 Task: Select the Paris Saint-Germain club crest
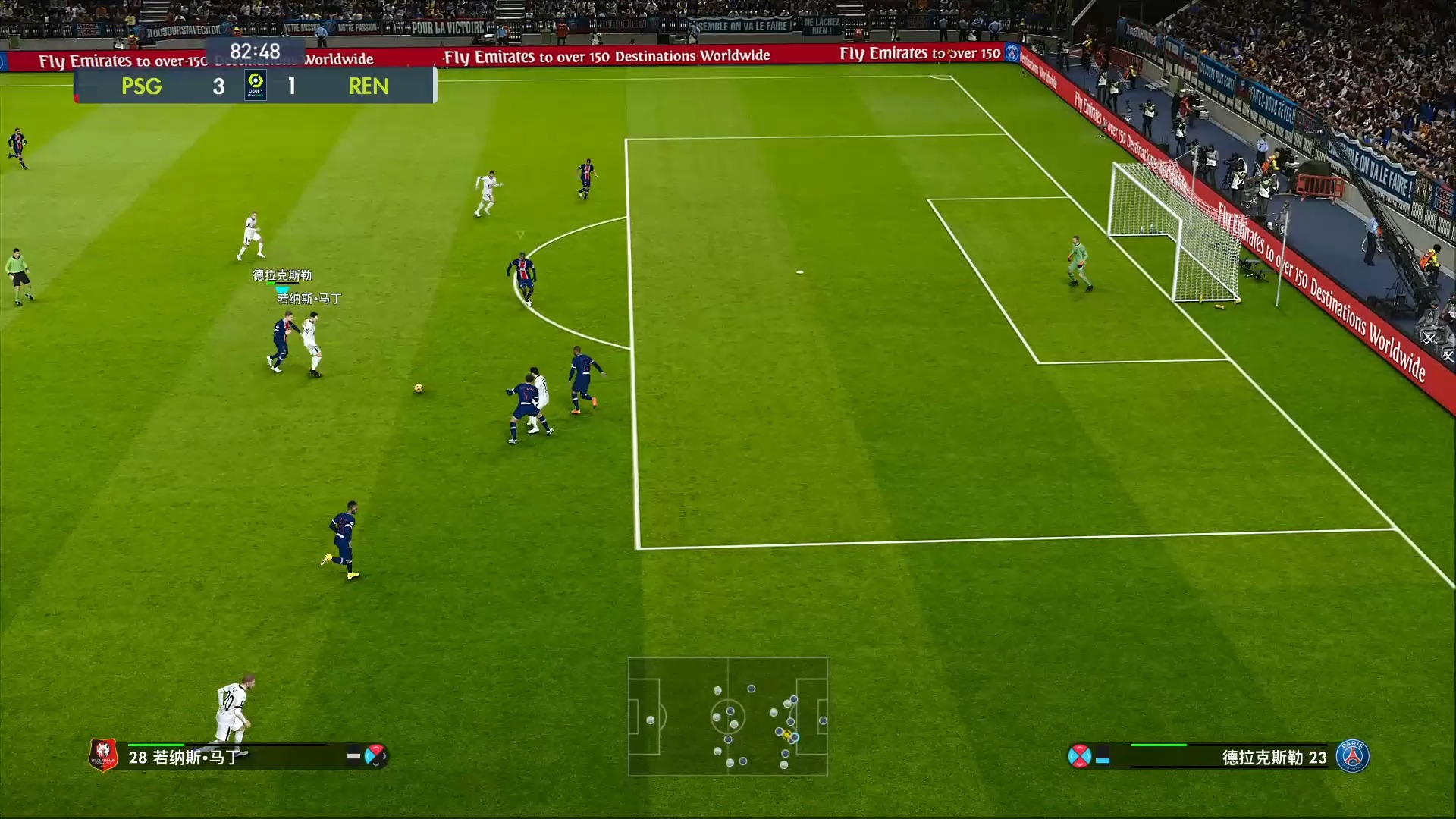point(1353,756)
